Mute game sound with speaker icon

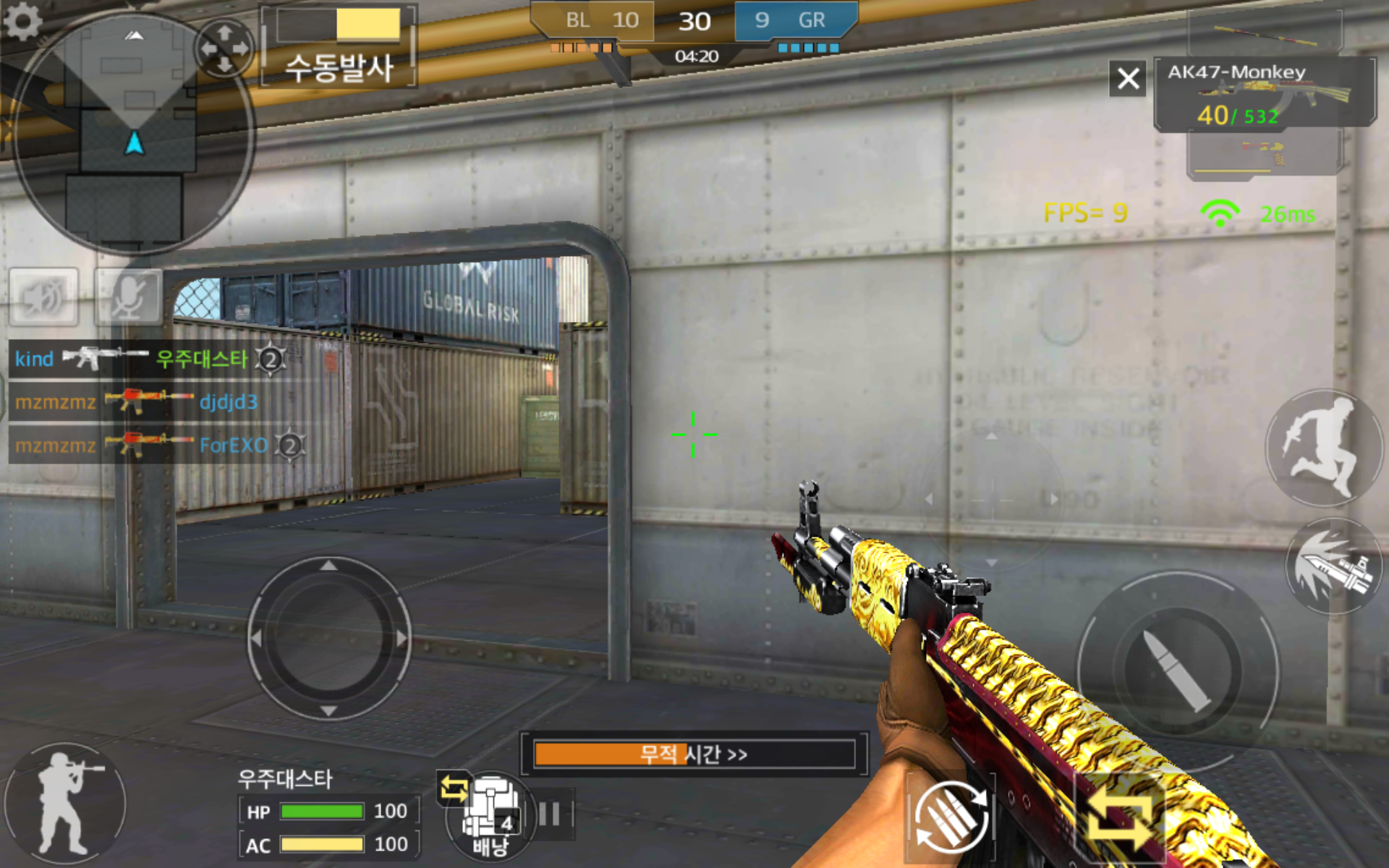coord(43,298)
